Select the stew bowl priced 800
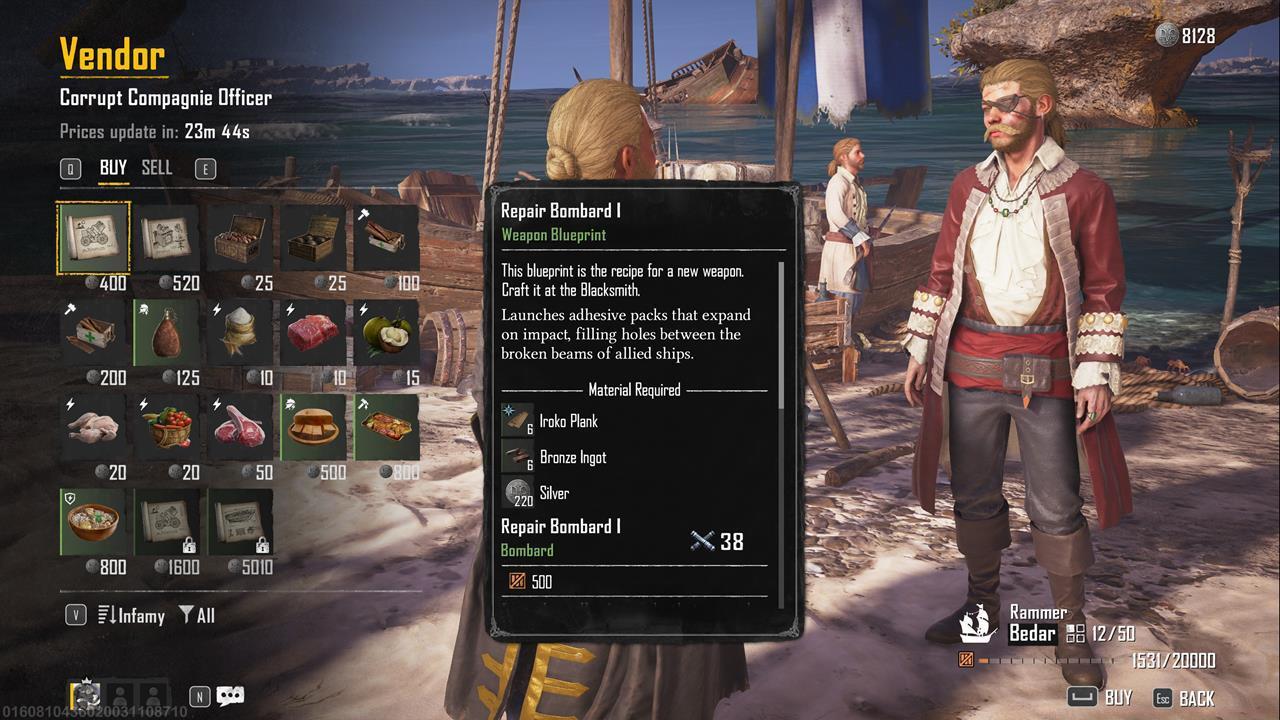Viewport: 1280px width, 720px height. pos(94,522)
